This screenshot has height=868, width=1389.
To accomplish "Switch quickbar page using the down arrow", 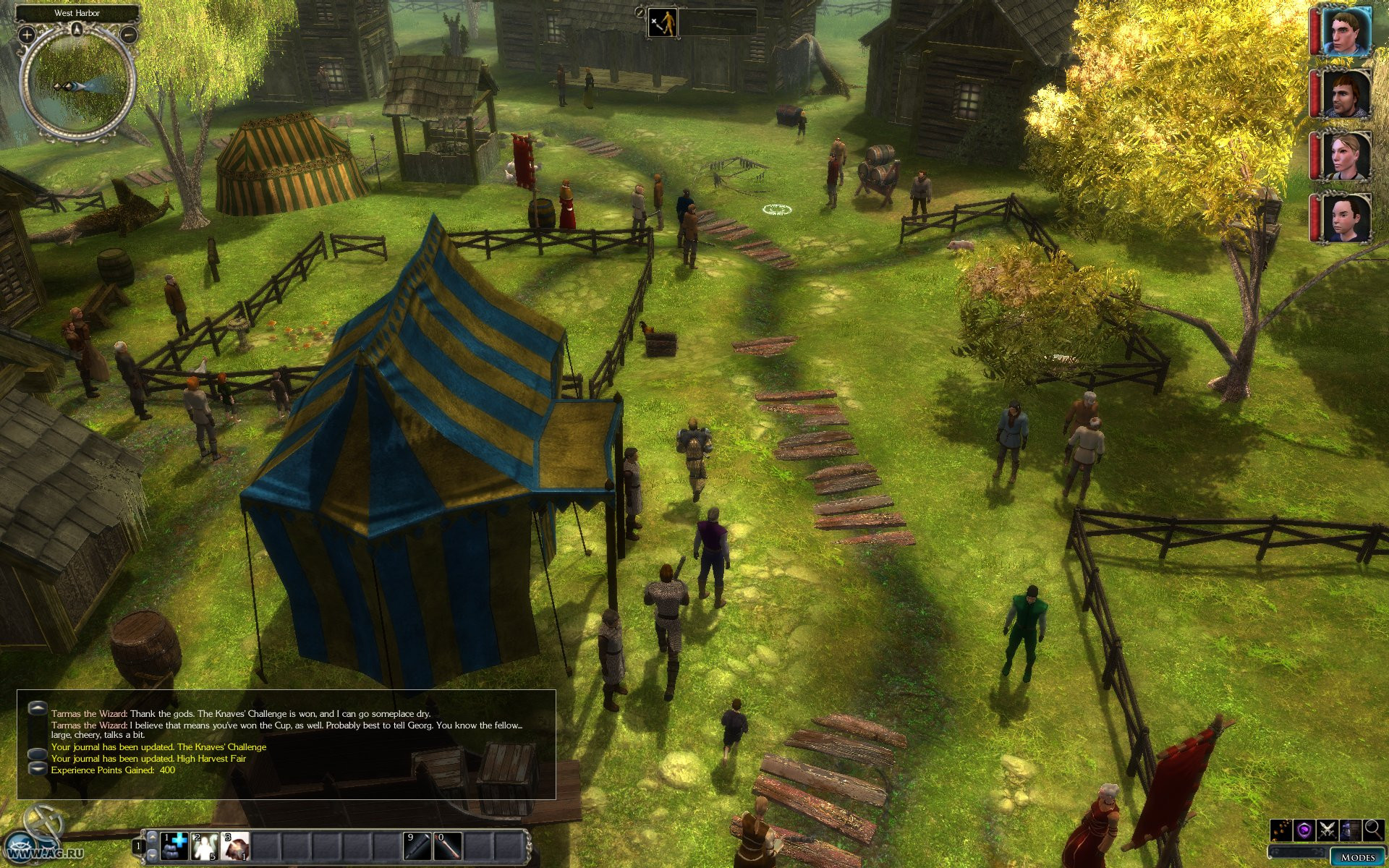I will click(x=153, y=855).
